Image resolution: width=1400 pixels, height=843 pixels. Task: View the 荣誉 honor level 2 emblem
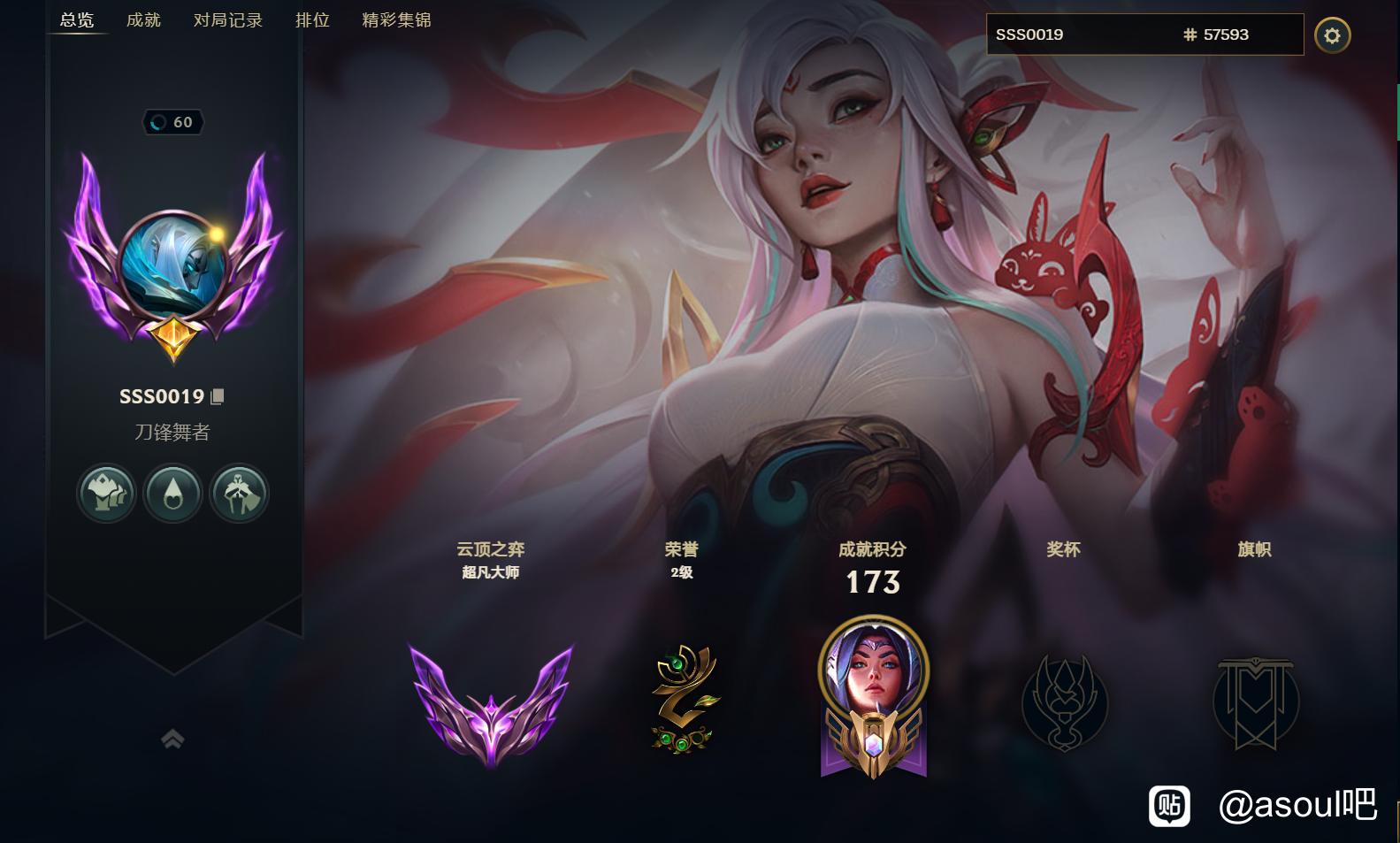coord(682,699)
